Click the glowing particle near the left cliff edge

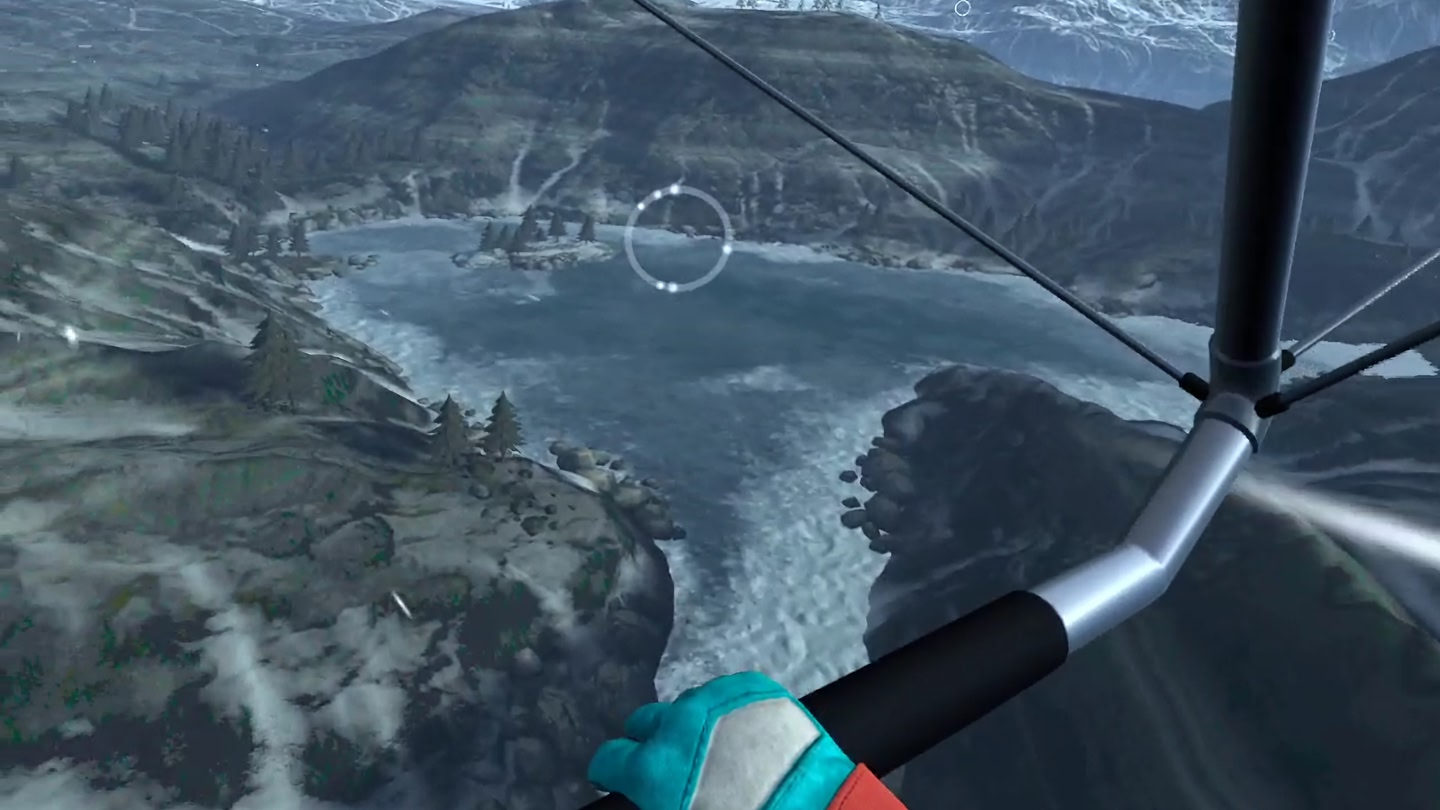click(x=71, y=335)
